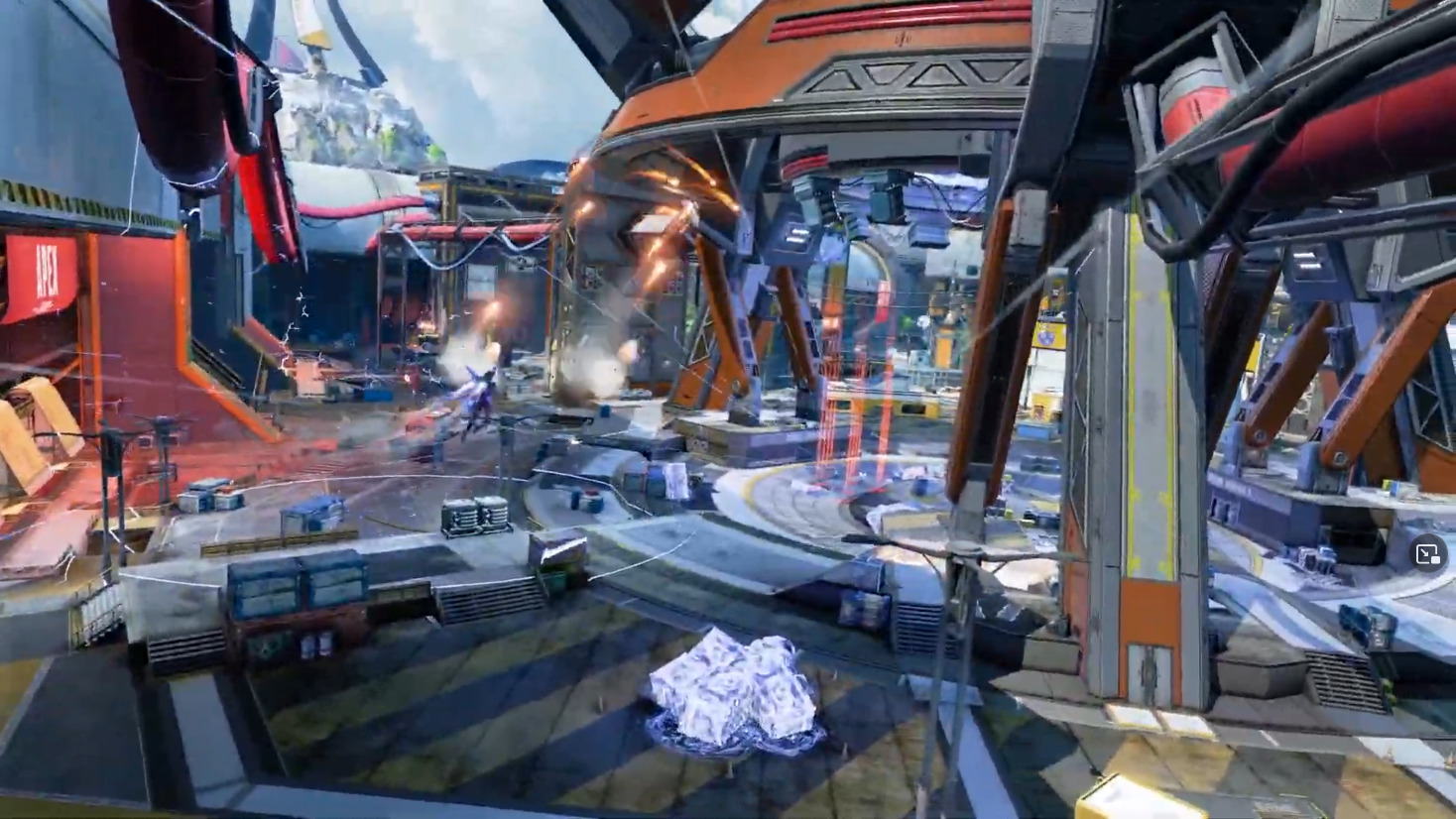1456x819 pixels.
Task: Open the picture-in-picture mini player
Action: click(x=1427, y=553)
